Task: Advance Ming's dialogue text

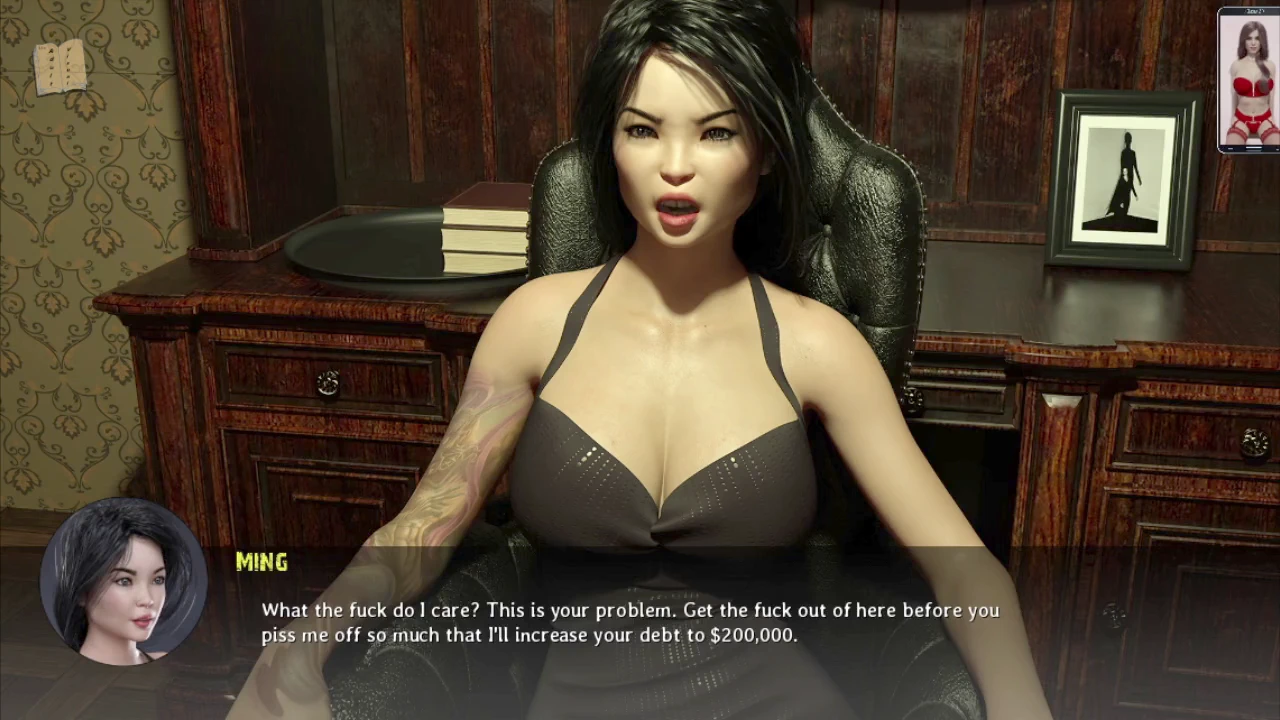Action: (x=629, y=622)
